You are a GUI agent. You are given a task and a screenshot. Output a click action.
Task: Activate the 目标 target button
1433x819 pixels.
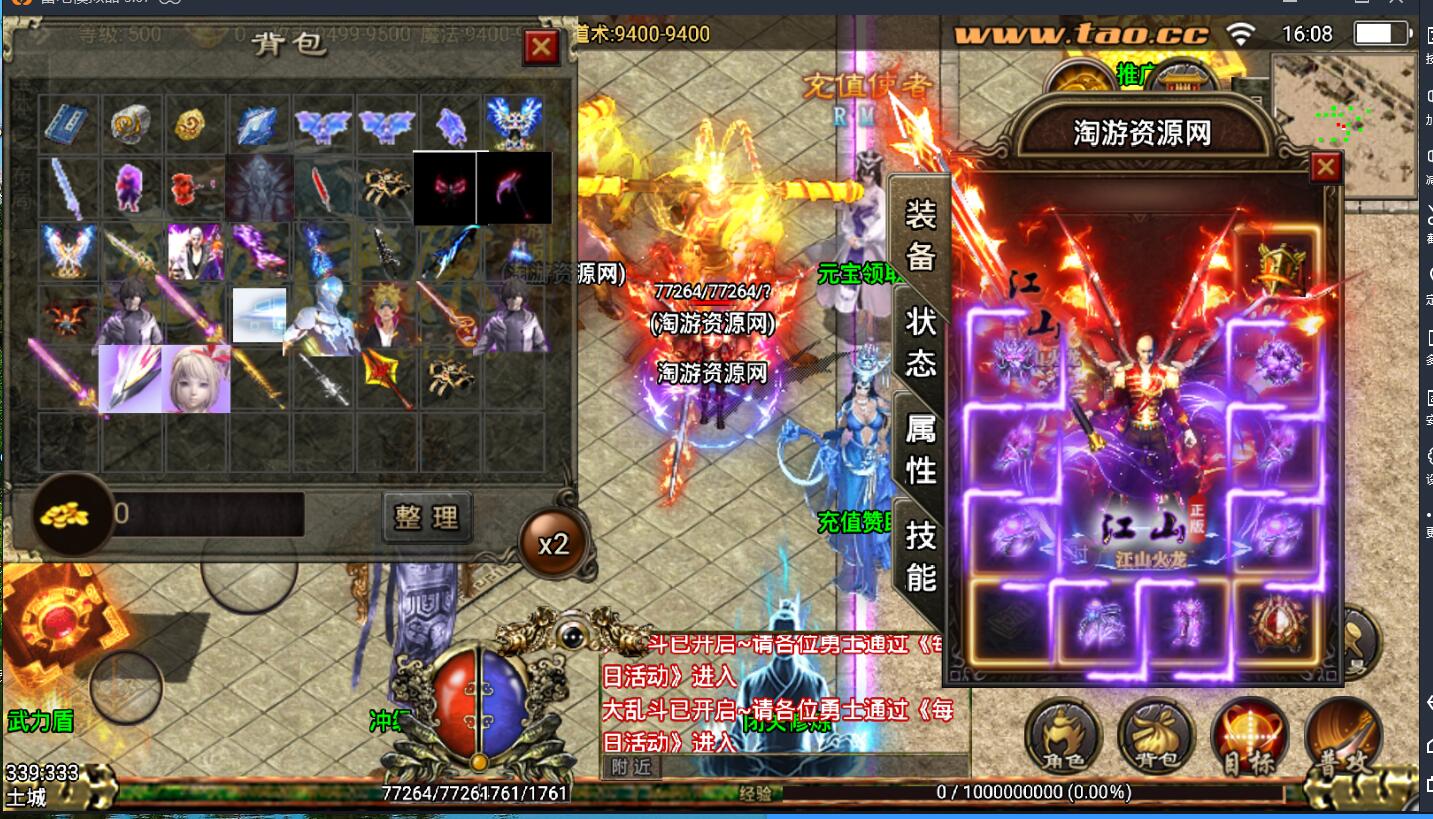(1249, 737)
